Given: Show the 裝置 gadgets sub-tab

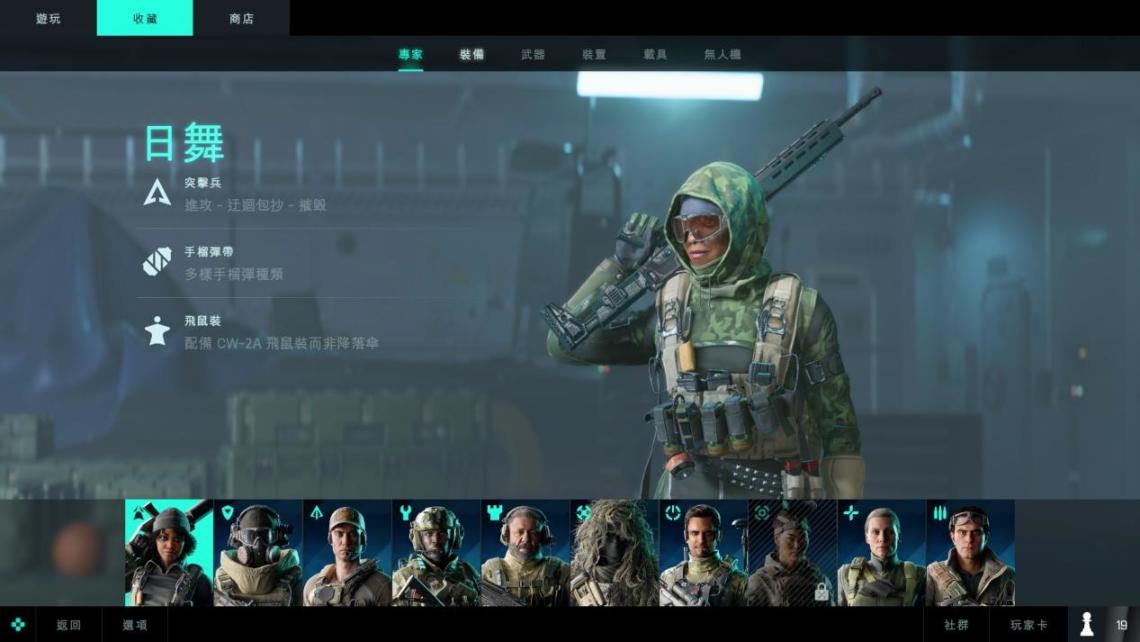Looking at the screenshot, I should [x=594, y=54].
